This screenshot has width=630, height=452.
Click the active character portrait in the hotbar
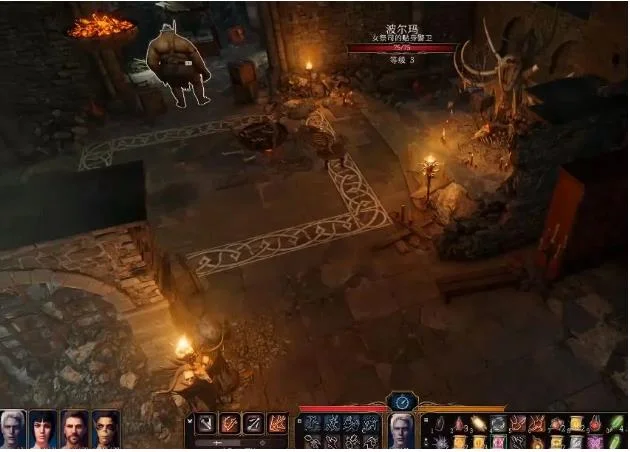(x=402, y=431)
